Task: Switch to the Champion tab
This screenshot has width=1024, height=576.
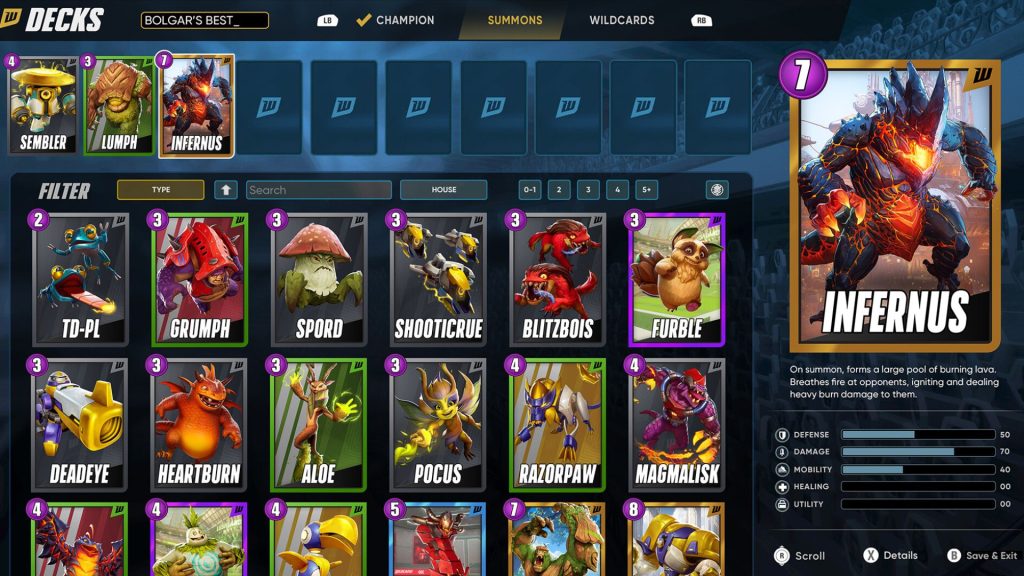Action: coord(395,20)
